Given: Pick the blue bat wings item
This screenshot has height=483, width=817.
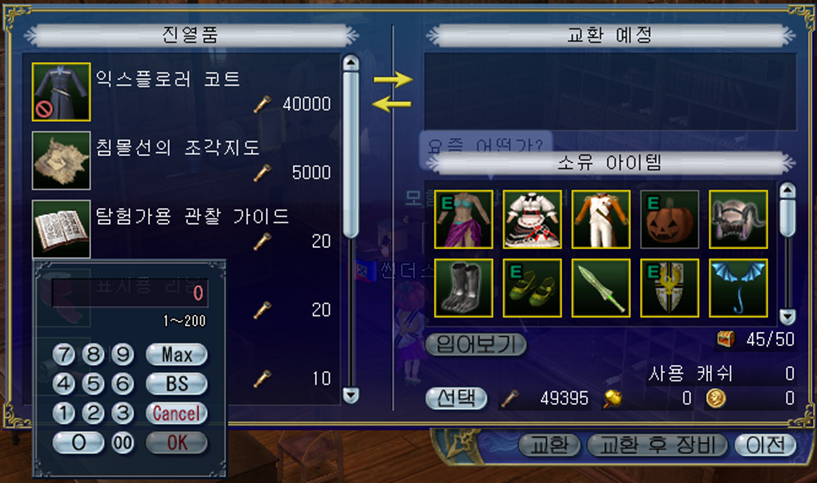Looking at the screenshot, I should pyautogui.click(x=738, y=287).
